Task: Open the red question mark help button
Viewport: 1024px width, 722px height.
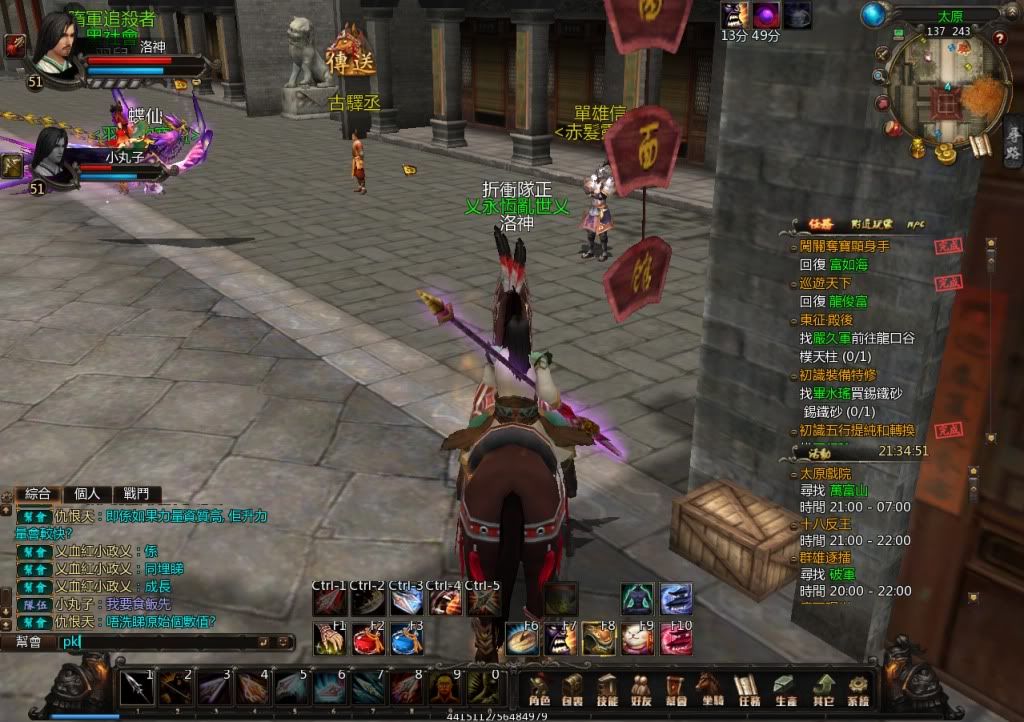Action: coord(999,39)
